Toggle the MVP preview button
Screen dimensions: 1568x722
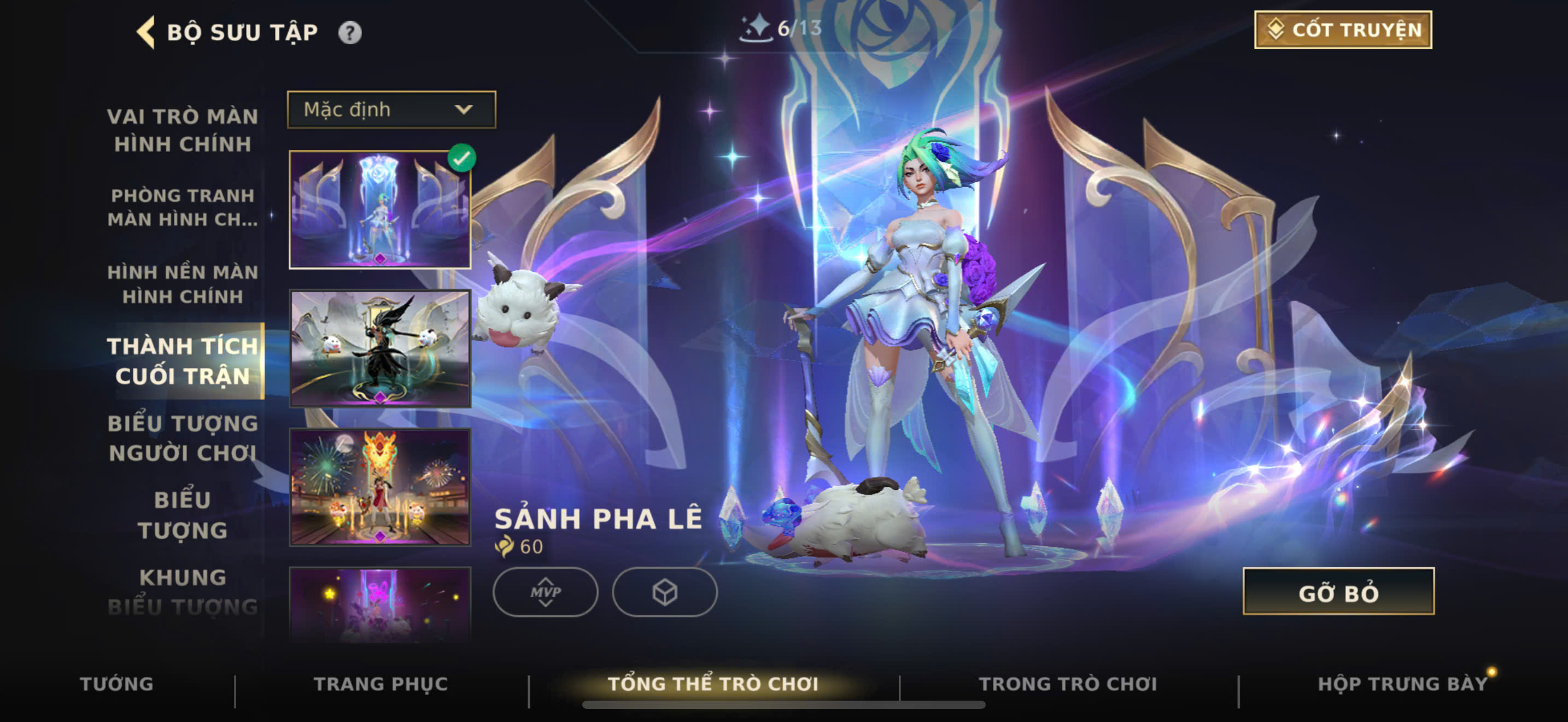(545, 592)
